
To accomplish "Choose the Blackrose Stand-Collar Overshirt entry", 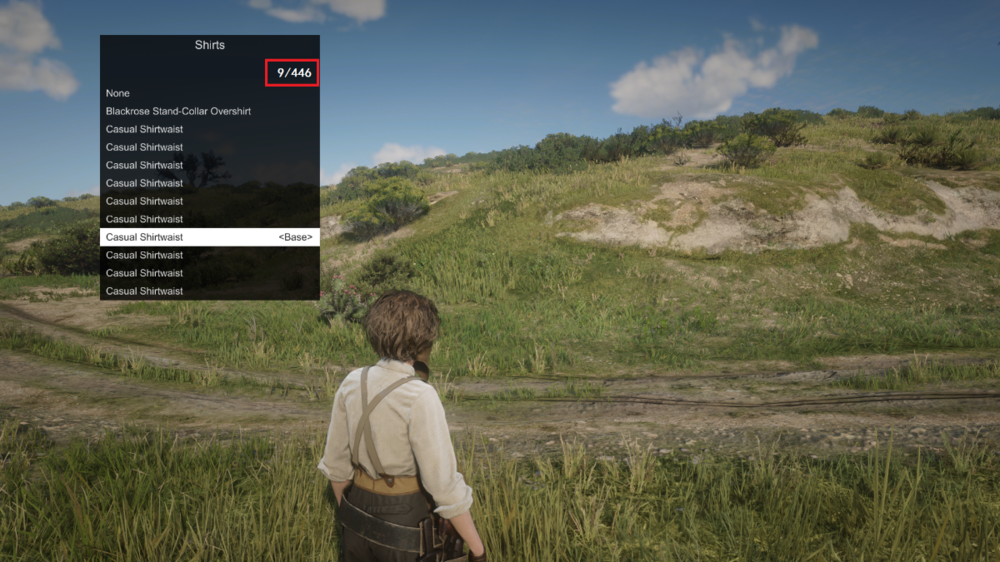I will coord(178,111).
